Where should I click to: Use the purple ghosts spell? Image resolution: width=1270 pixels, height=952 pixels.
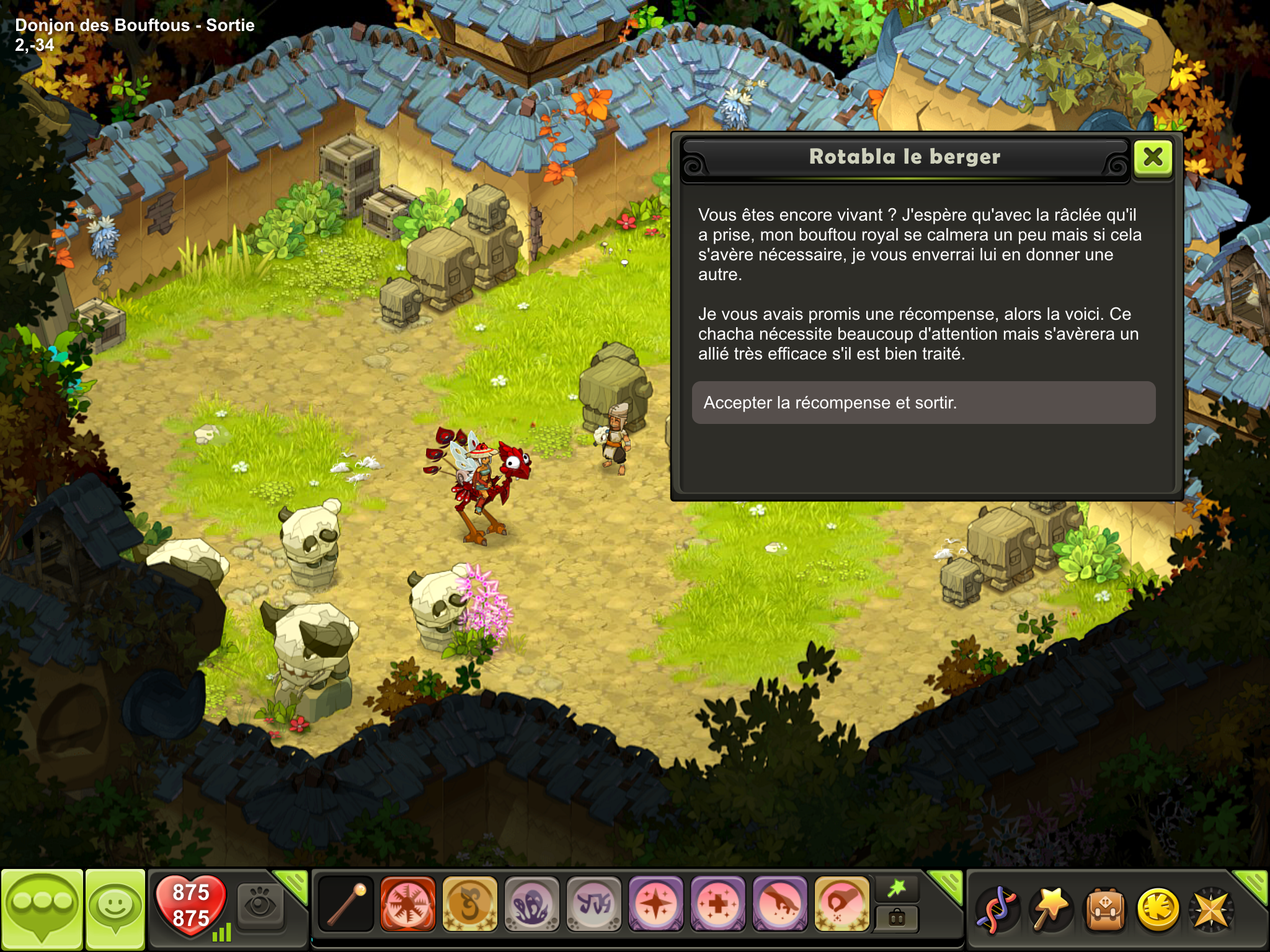pos(531,905)
